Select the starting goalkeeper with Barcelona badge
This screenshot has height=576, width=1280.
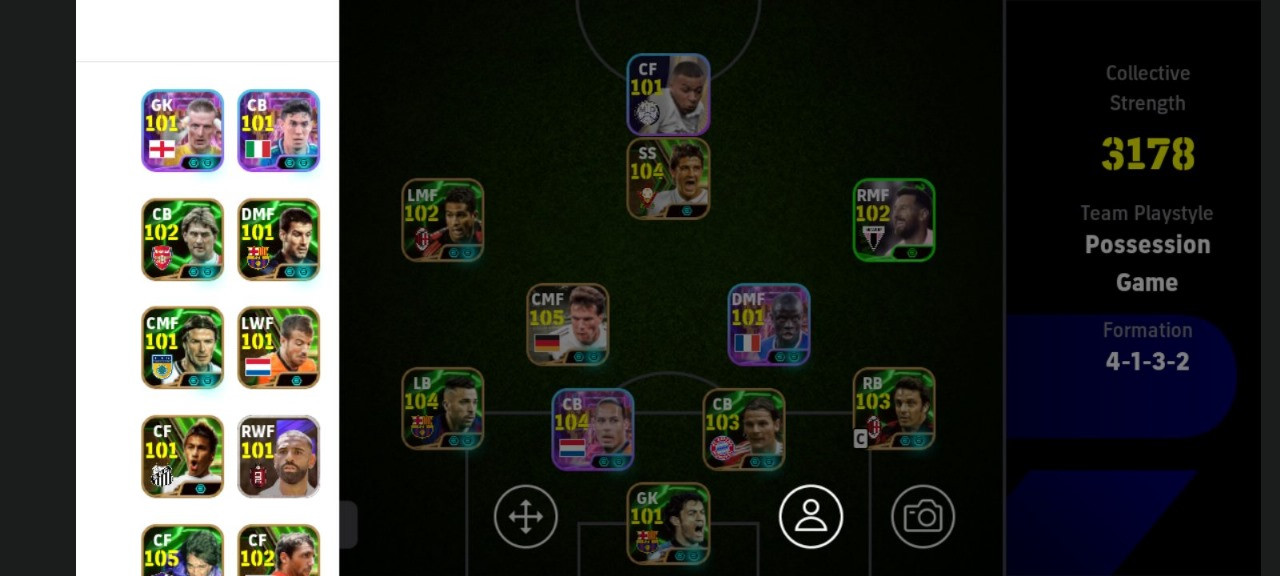(668, 523)
